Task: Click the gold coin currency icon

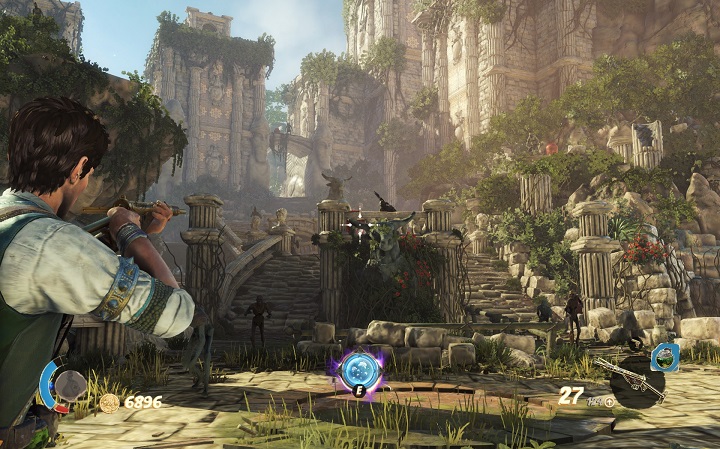Action: coord(109,402)
